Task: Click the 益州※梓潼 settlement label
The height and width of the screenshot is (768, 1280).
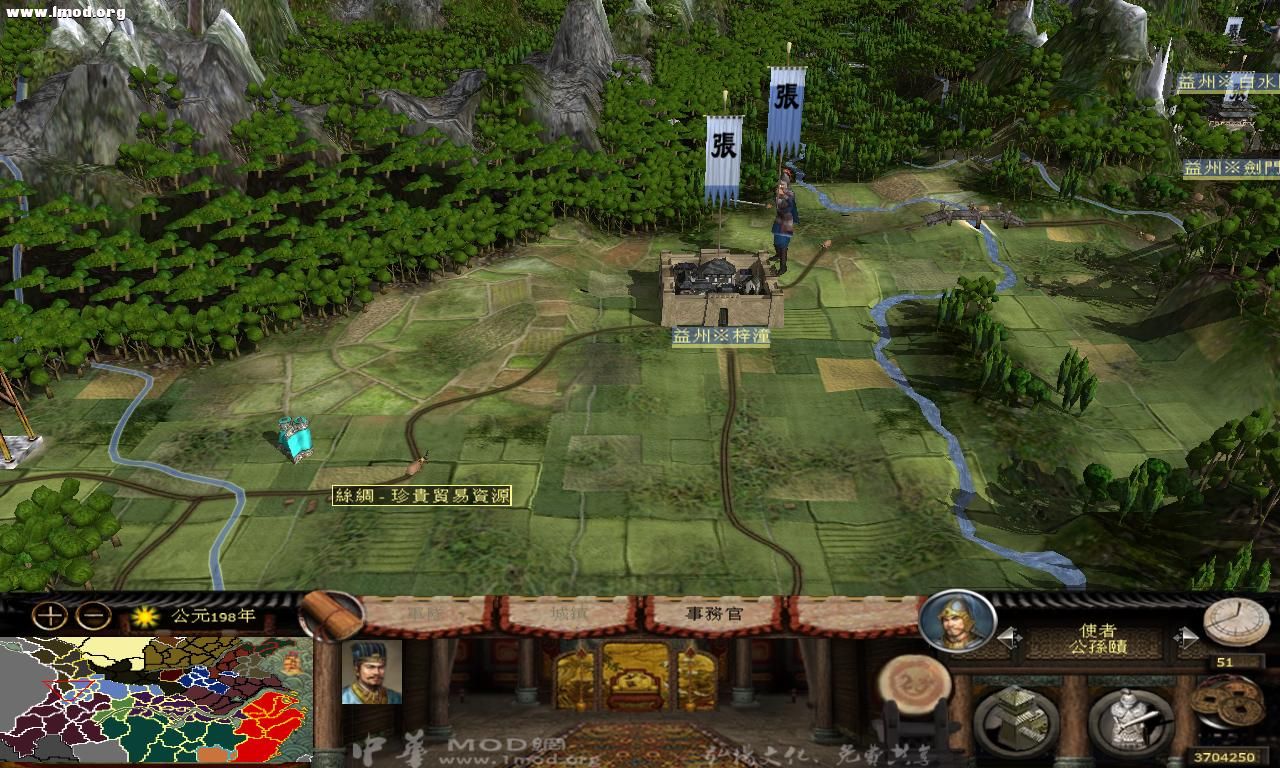Action: [722, 335]
